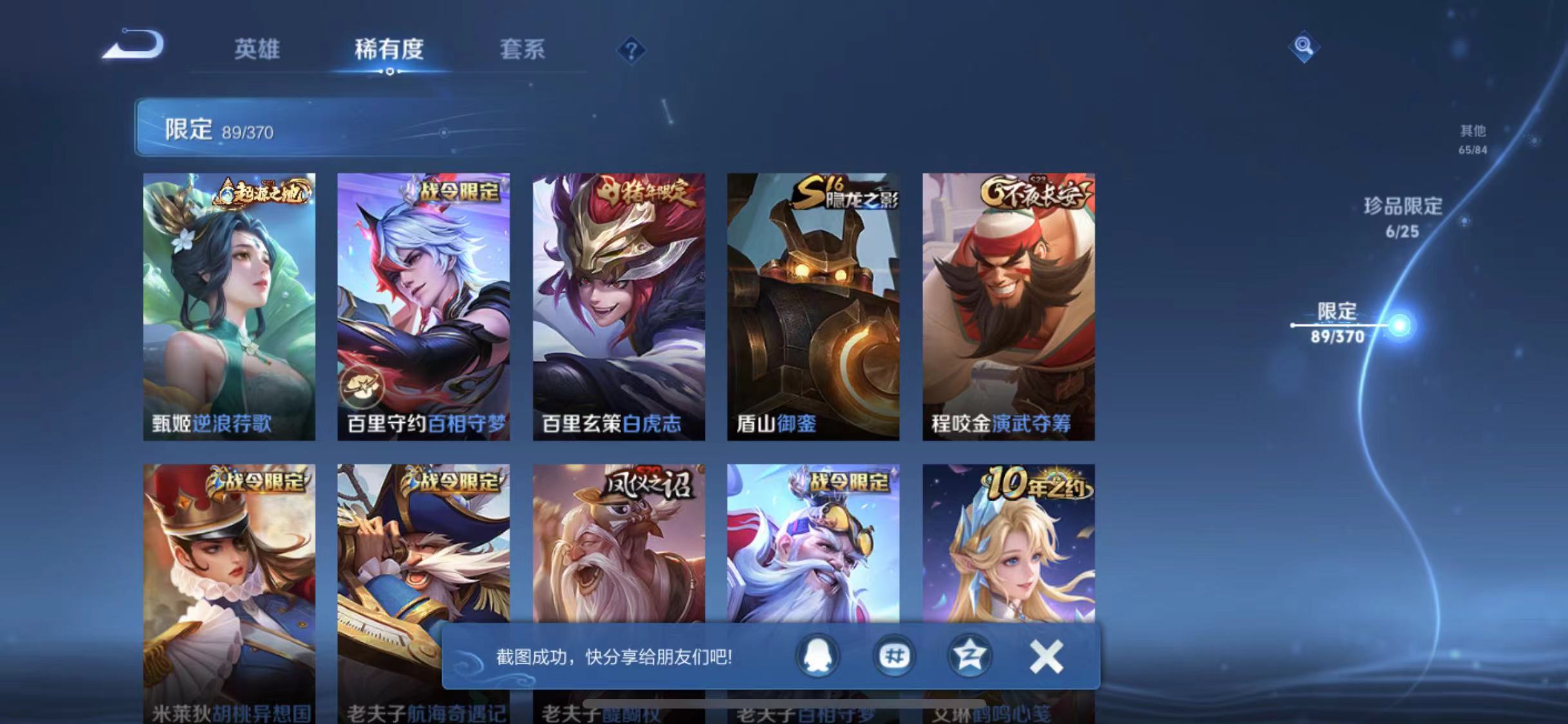The height and width of the screenshot is (724, 1568).
Task: Switch to the 英雄 tab
Action: coord(258,50)
